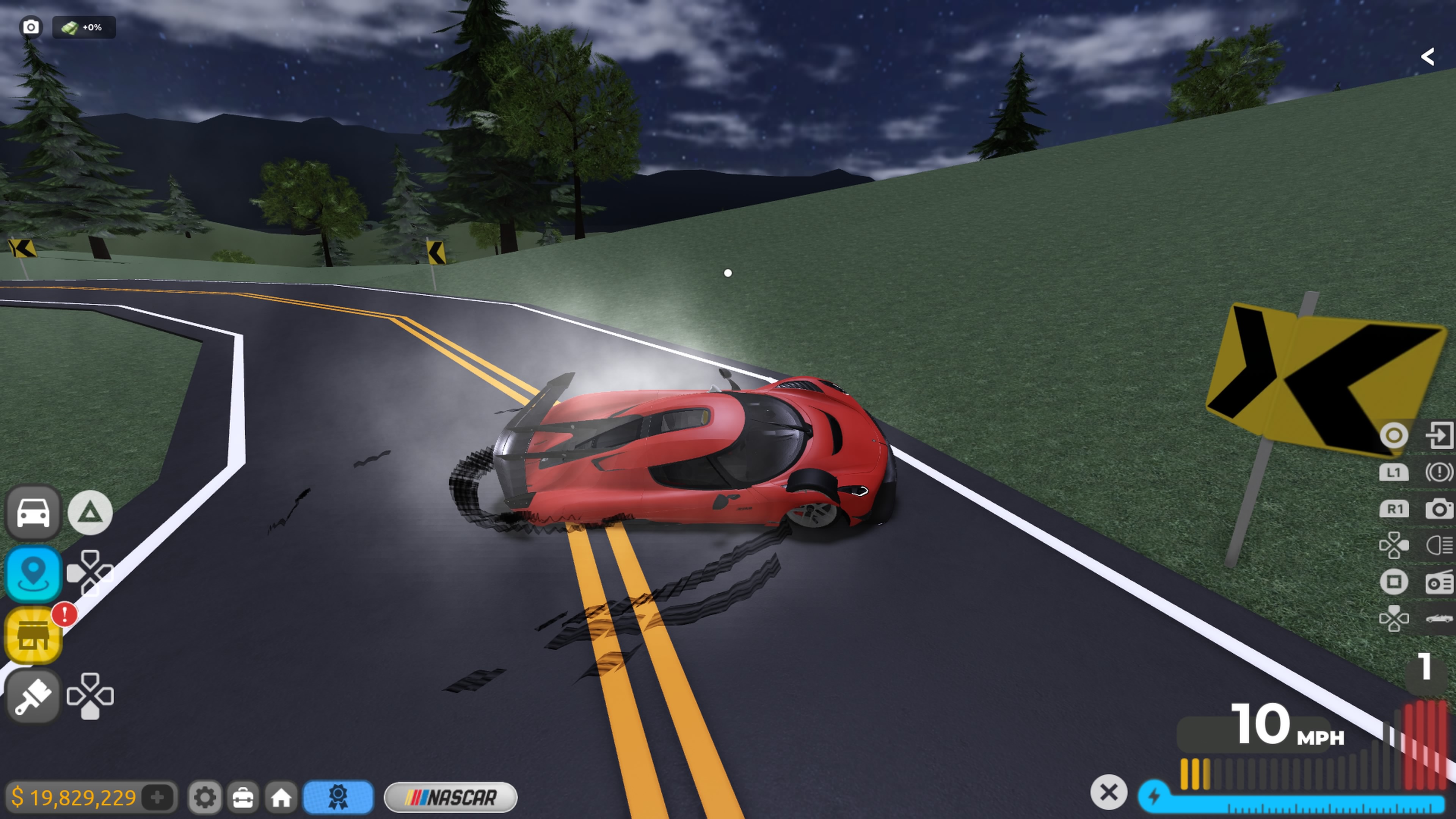Toggle the headlights icon
Screen dimensions: 1456x819
pos(1439,546)
